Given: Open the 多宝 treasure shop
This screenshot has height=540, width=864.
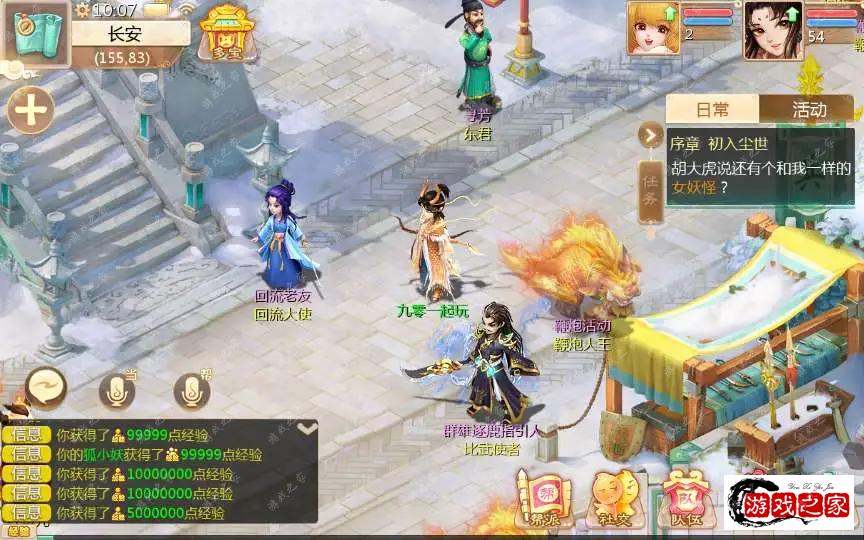Looking at the screenshot, I should 224,35.
